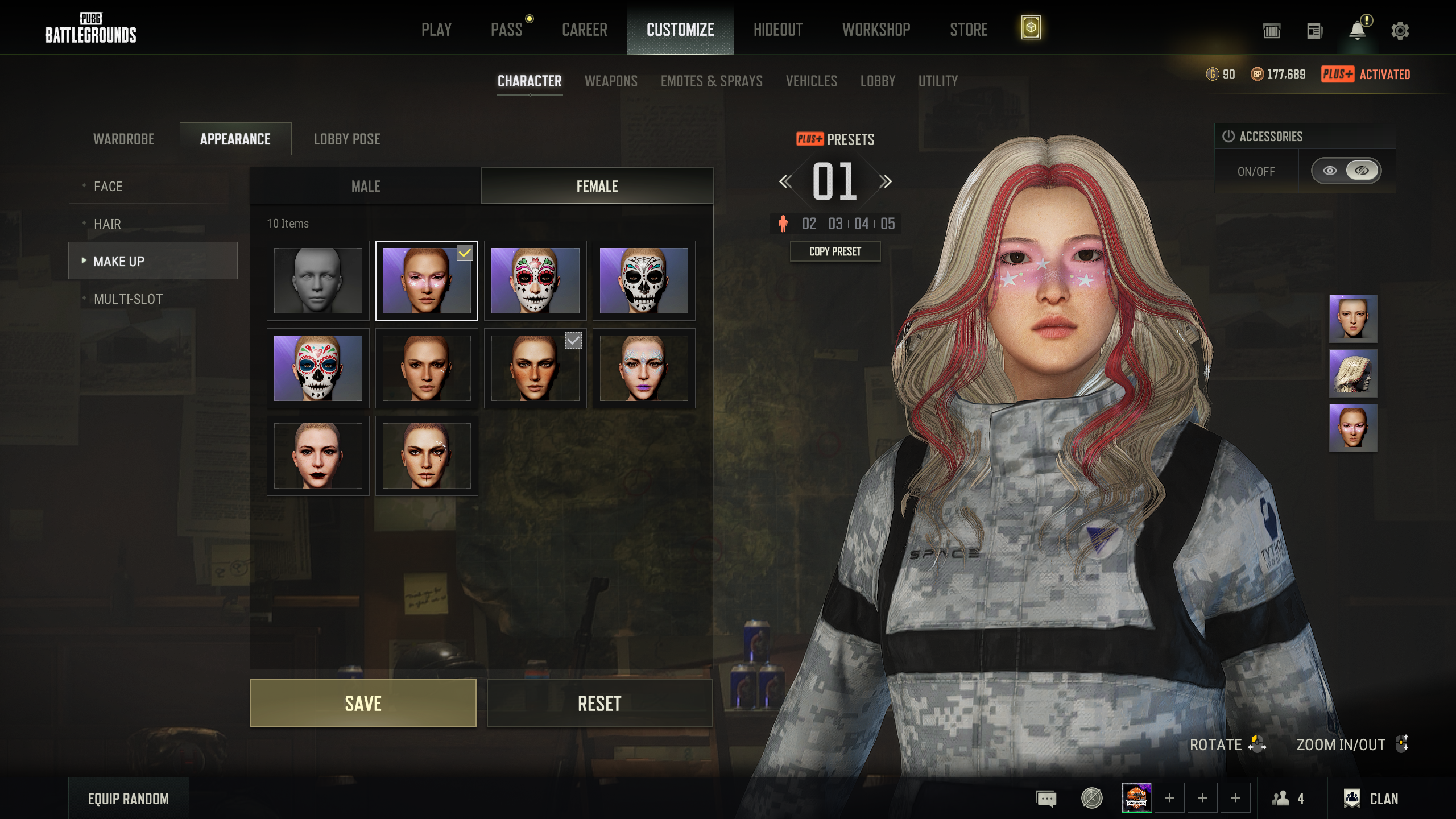1456x819 pixels.
Task: Copy the current preset
Action: pyautogui.click(x=835, y=251)
